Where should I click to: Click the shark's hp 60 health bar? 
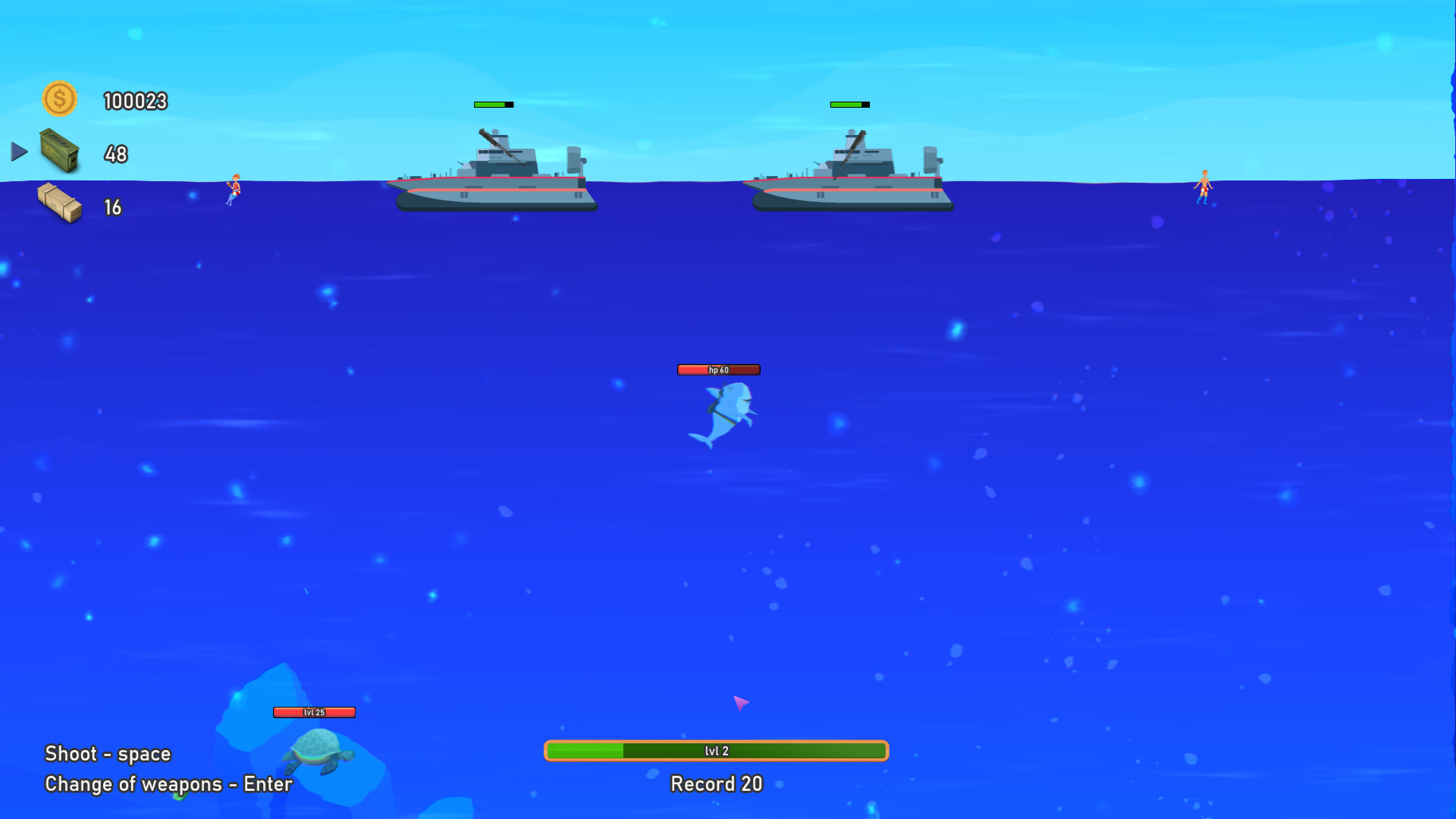[717, 370]
